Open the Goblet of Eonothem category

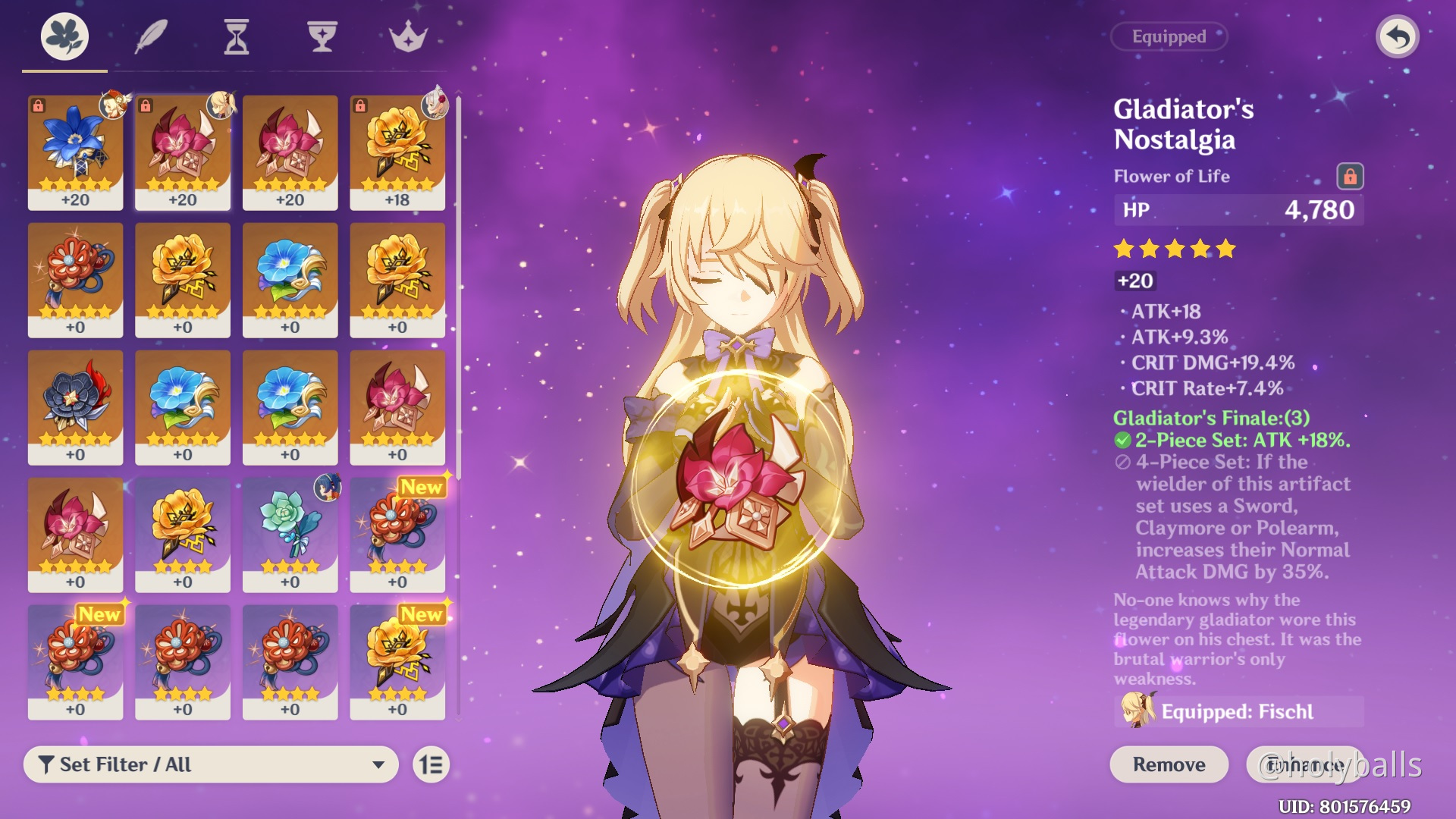click(x=323, y=34)
